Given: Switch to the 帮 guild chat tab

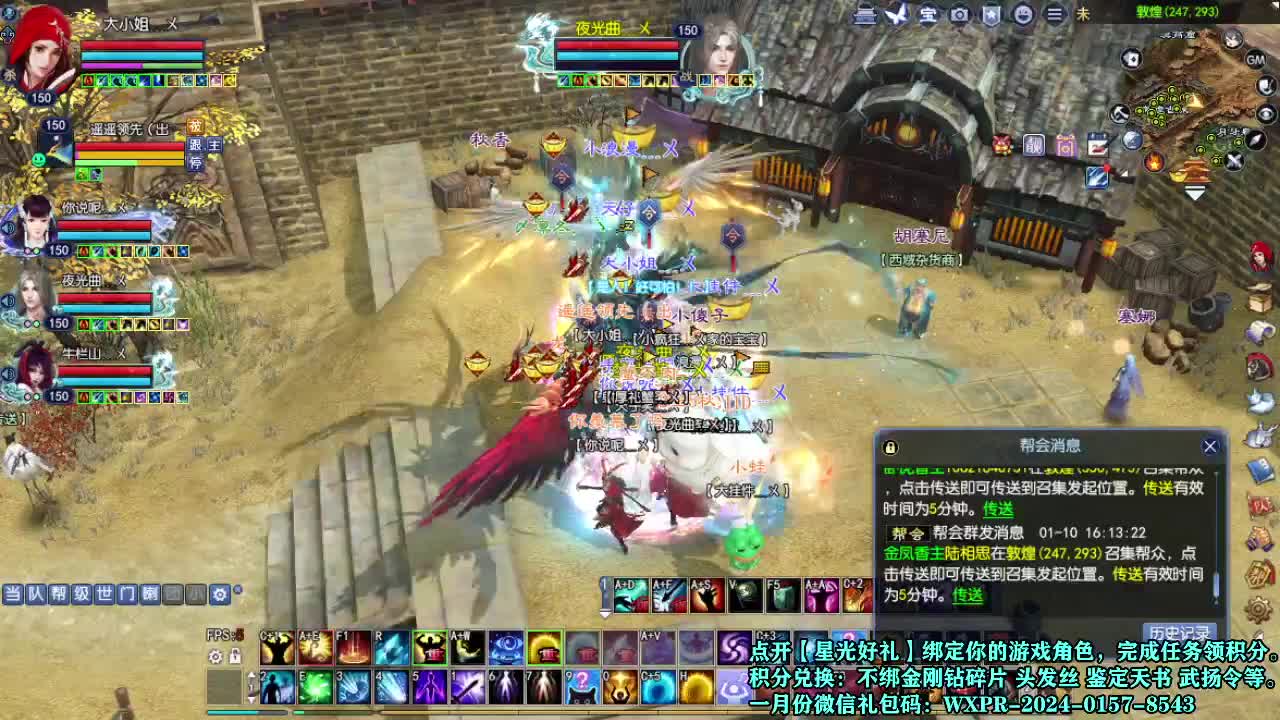Looking at the screenshot, I should (61, 594).
